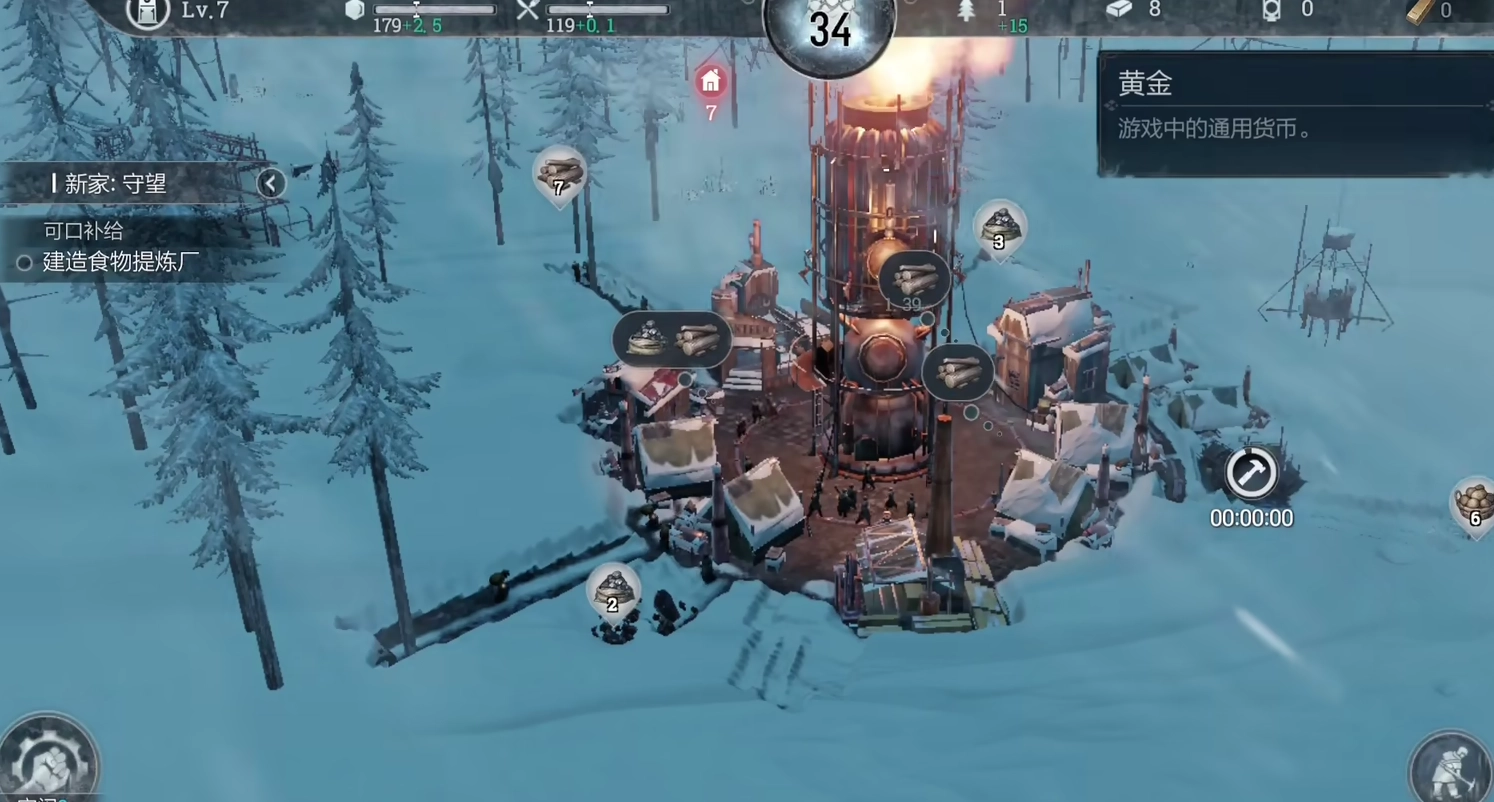Tap the tree wood resource icon
Screen dimensions: 1494x802
(x=967, y=11)
